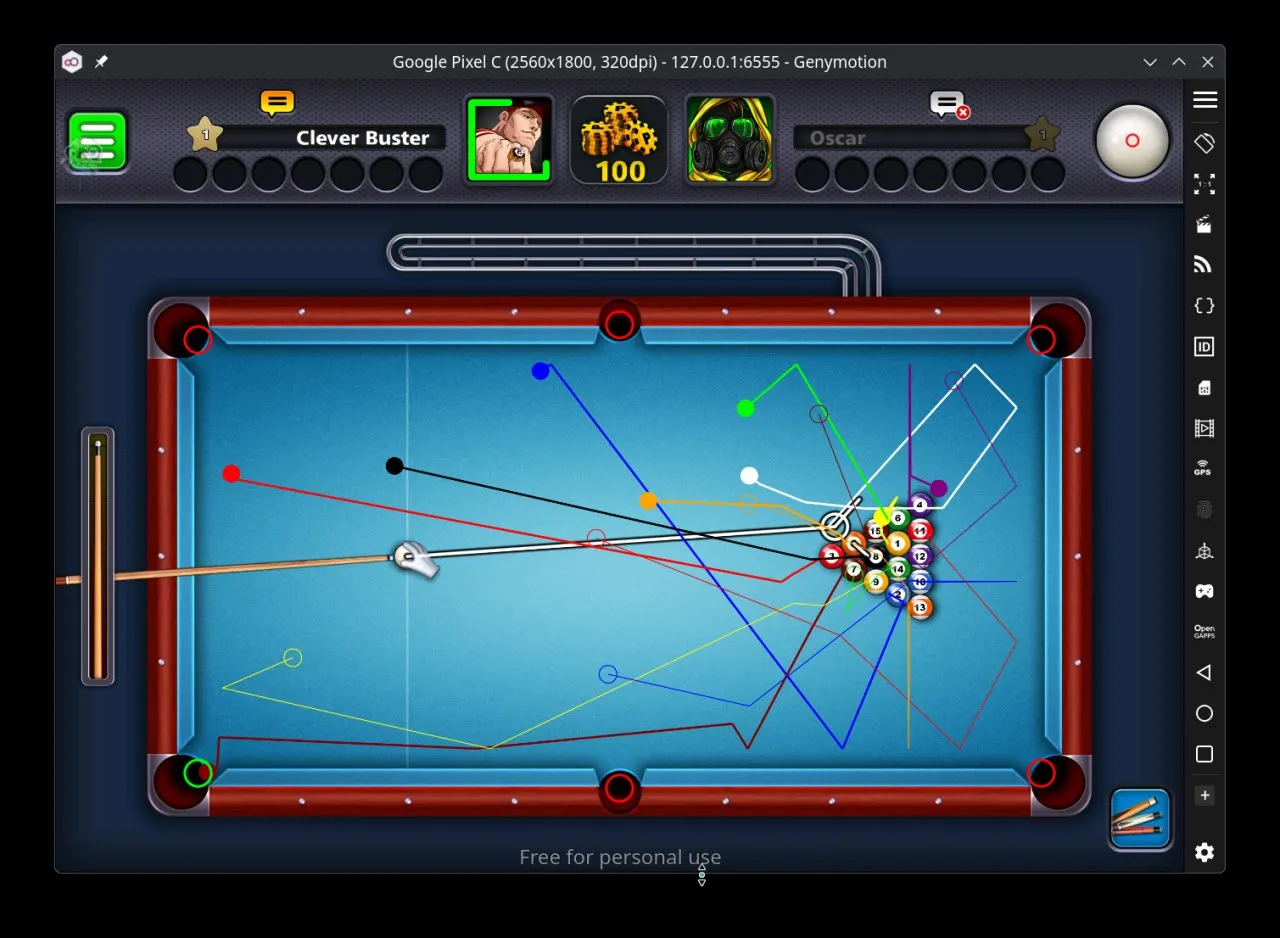The image size is (1280, 938).
Task: Select the cue ball spin control at top right
Action: point(1133,141)
